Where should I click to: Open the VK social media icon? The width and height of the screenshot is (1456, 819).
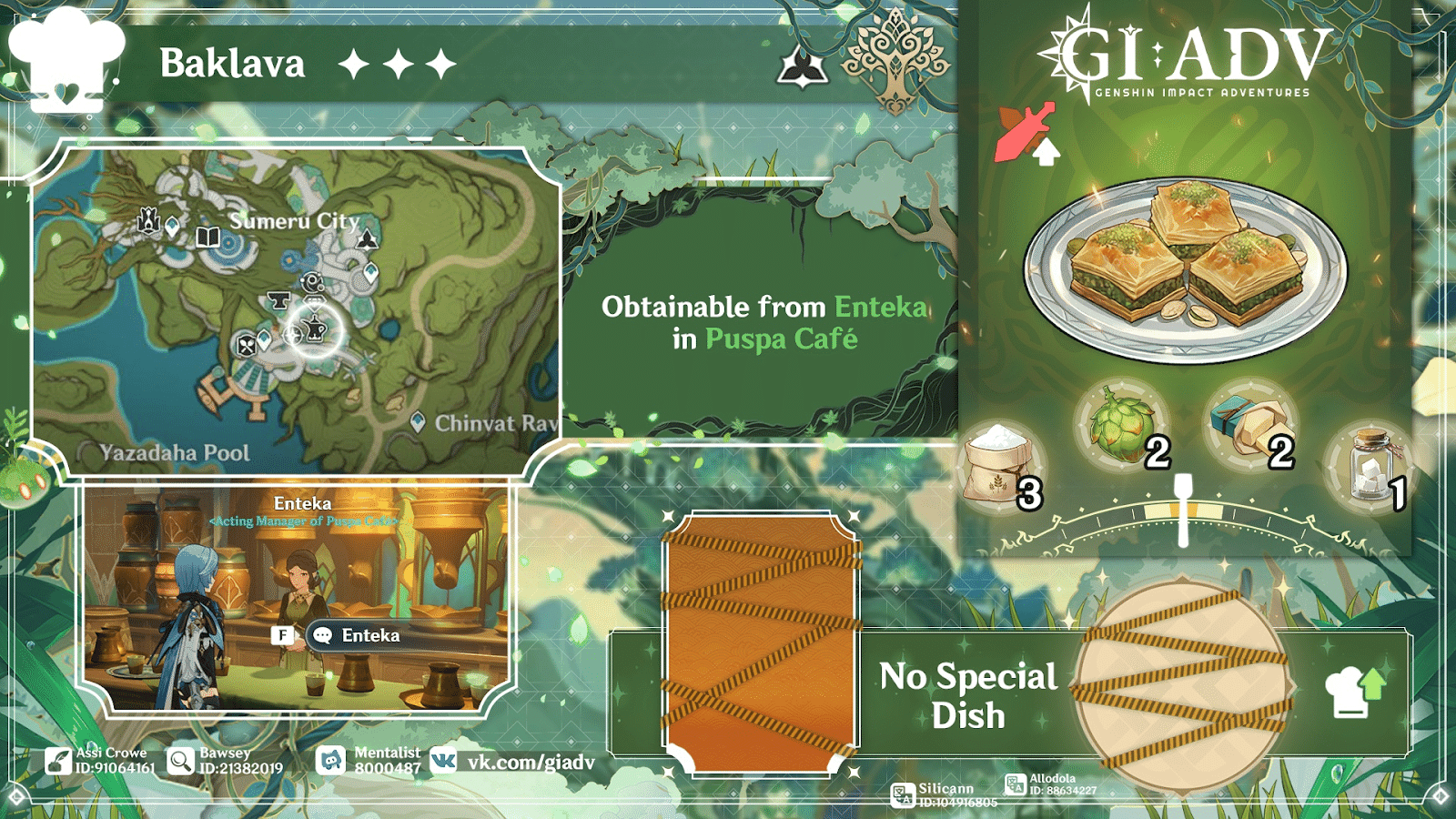pyautogui.click(x=445, y=760)
